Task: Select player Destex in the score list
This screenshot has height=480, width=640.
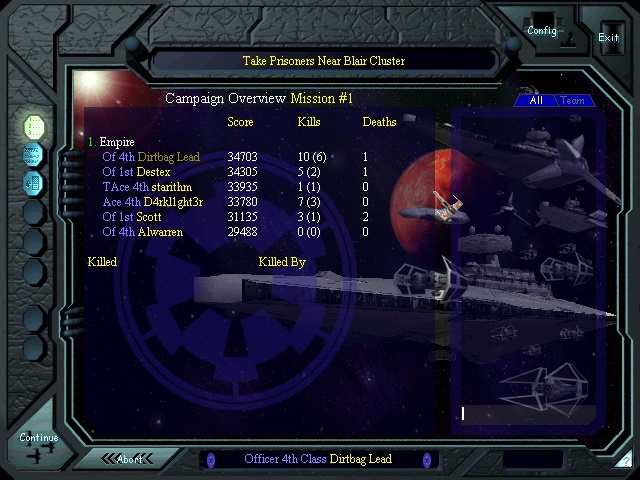Action: coord(153,172)
